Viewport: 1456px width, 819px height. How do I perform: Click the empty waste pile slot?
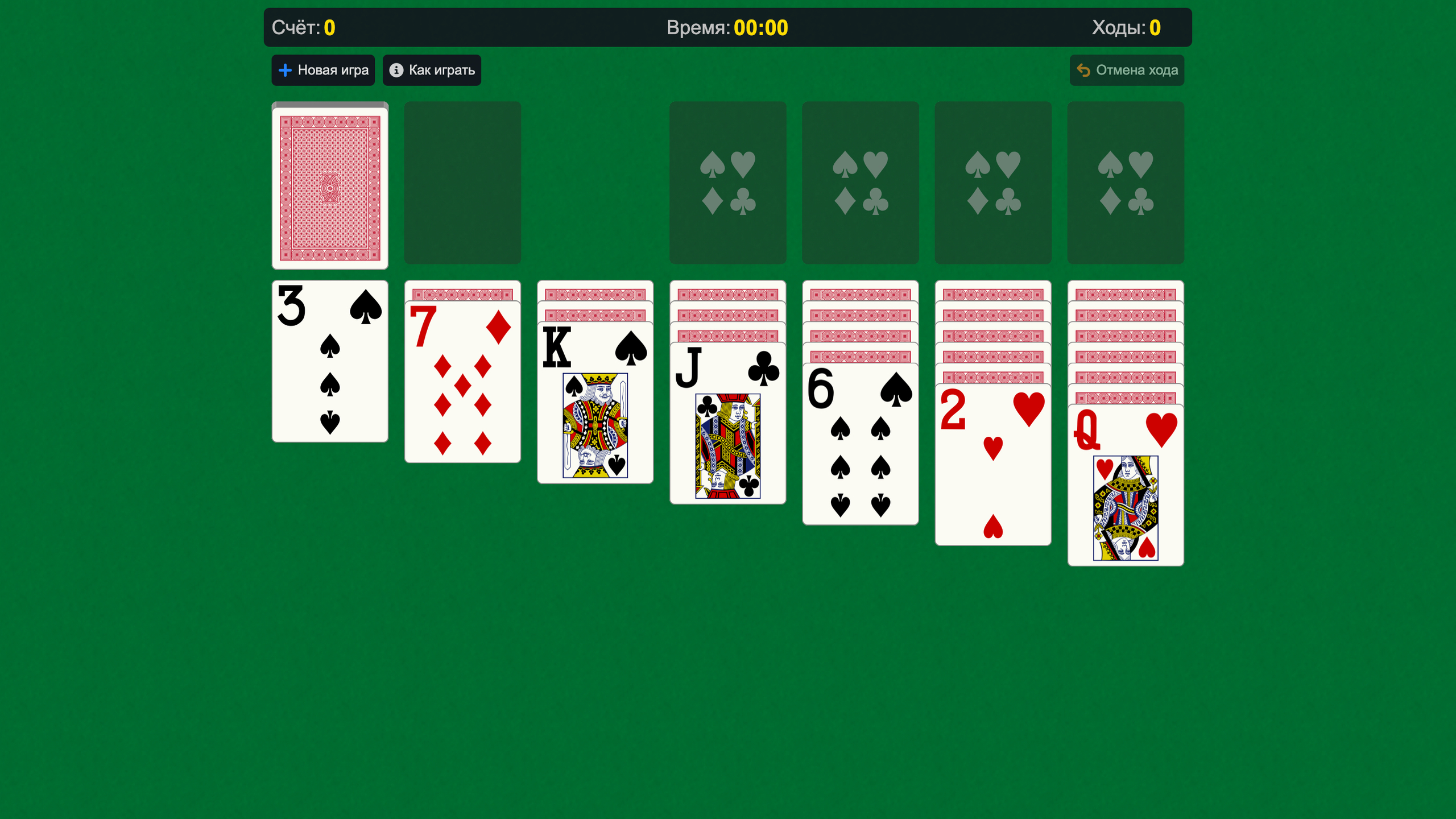[x=462, y=183]
